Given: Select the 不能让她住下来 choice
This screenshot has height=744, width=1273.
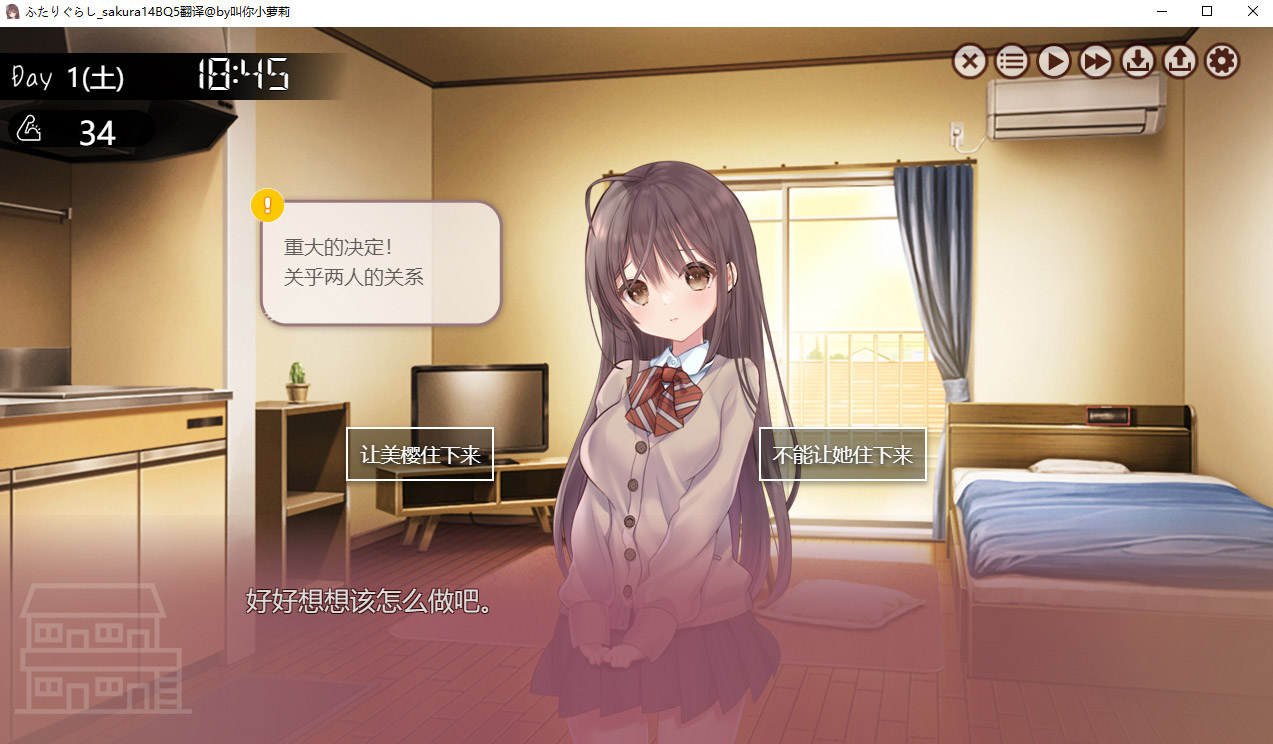Looking at the screenshot, I should (x=842, y=454).
